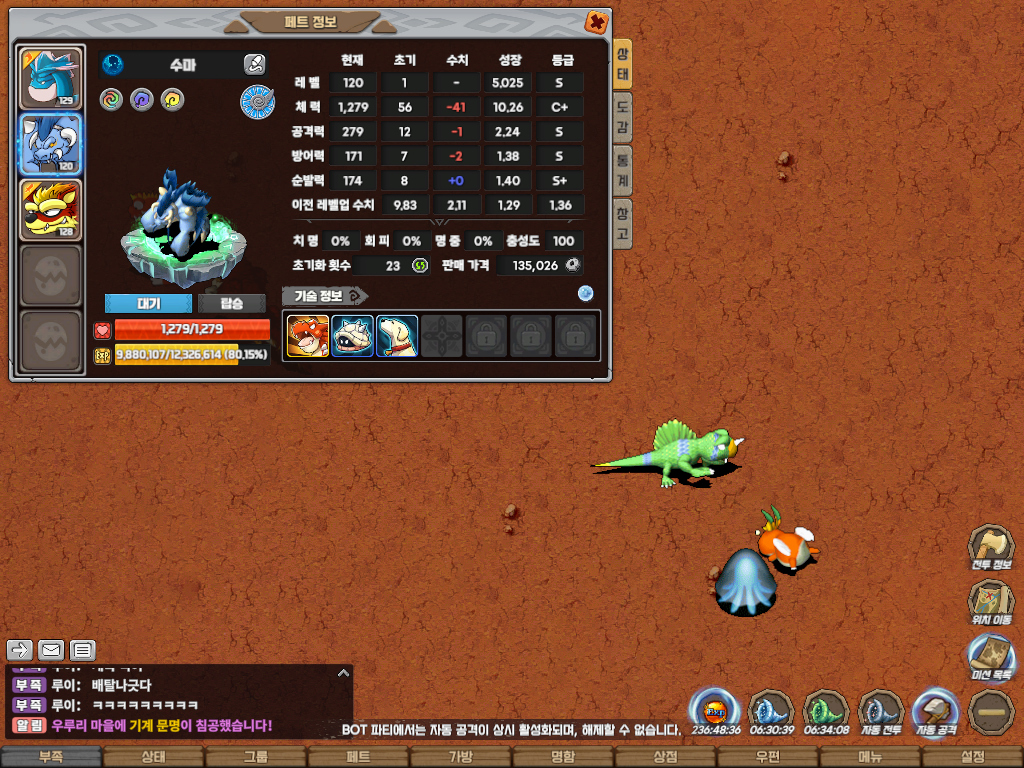Open the 통계 statistics side tab

[623, 164]
